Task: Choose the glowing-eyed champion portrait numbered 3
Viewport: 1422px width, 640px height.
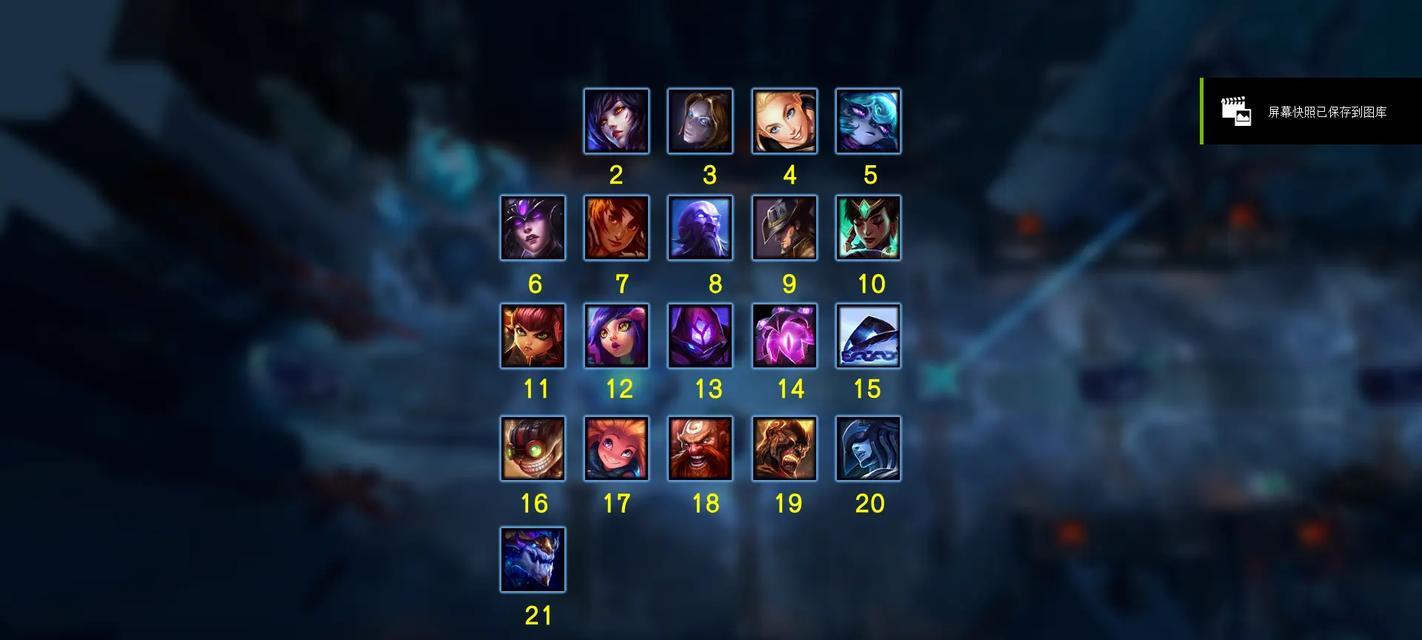Action: tap(700, 121)
